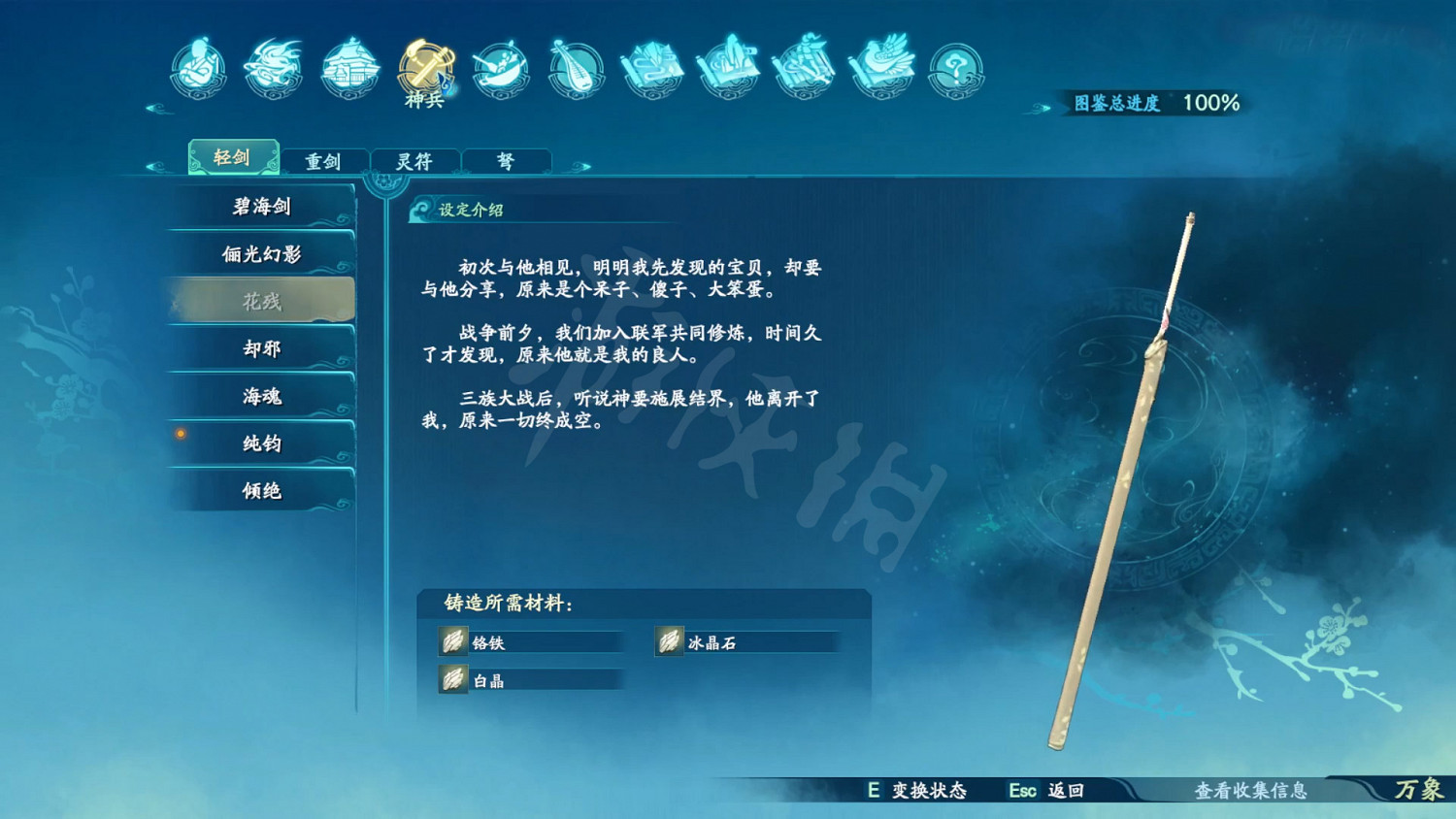Click the question mark category icon

(953, 65)
